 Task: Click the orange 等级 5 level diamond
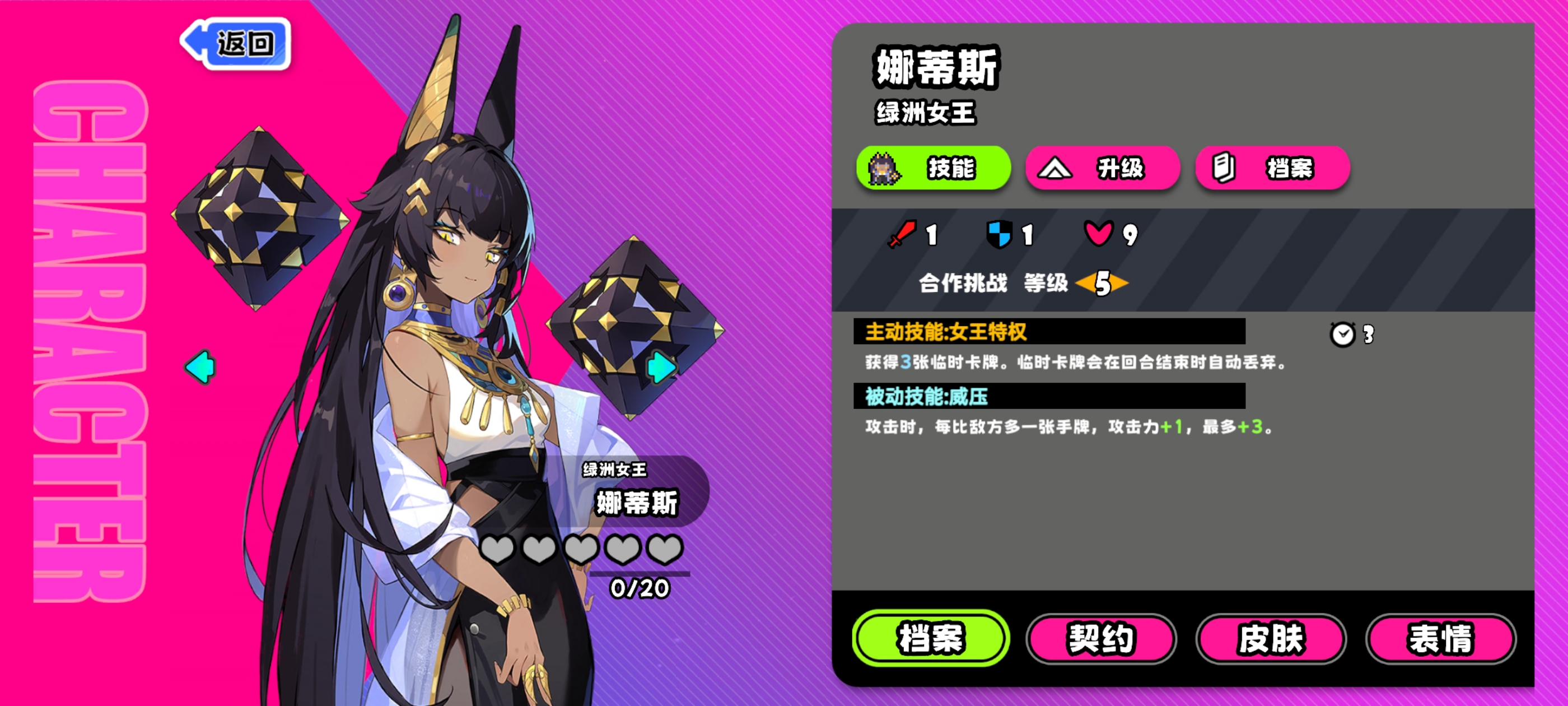click(x=1101, y=284)
